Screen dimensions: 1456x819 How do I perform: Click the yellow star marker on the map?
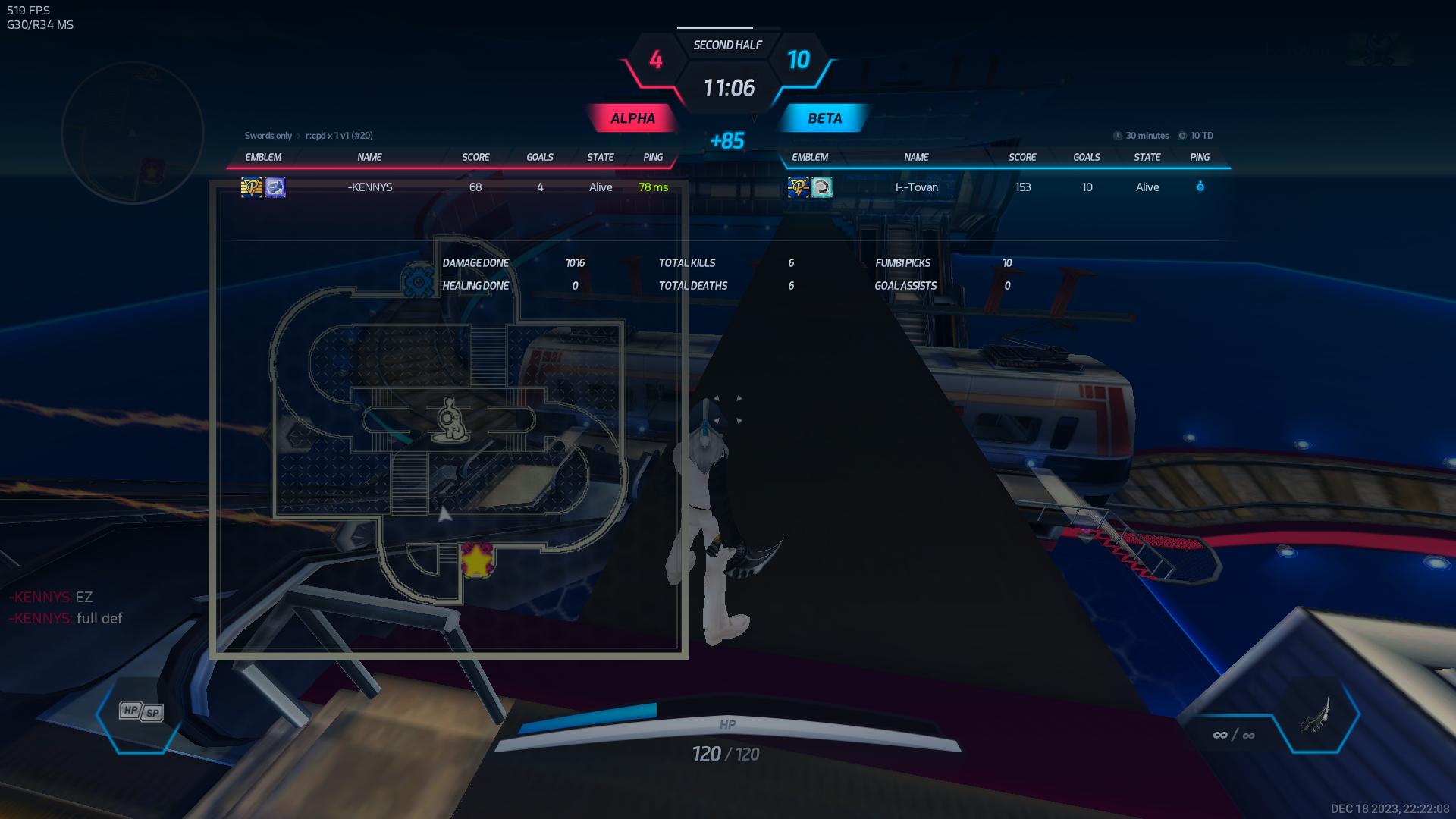tap(476, 560)
